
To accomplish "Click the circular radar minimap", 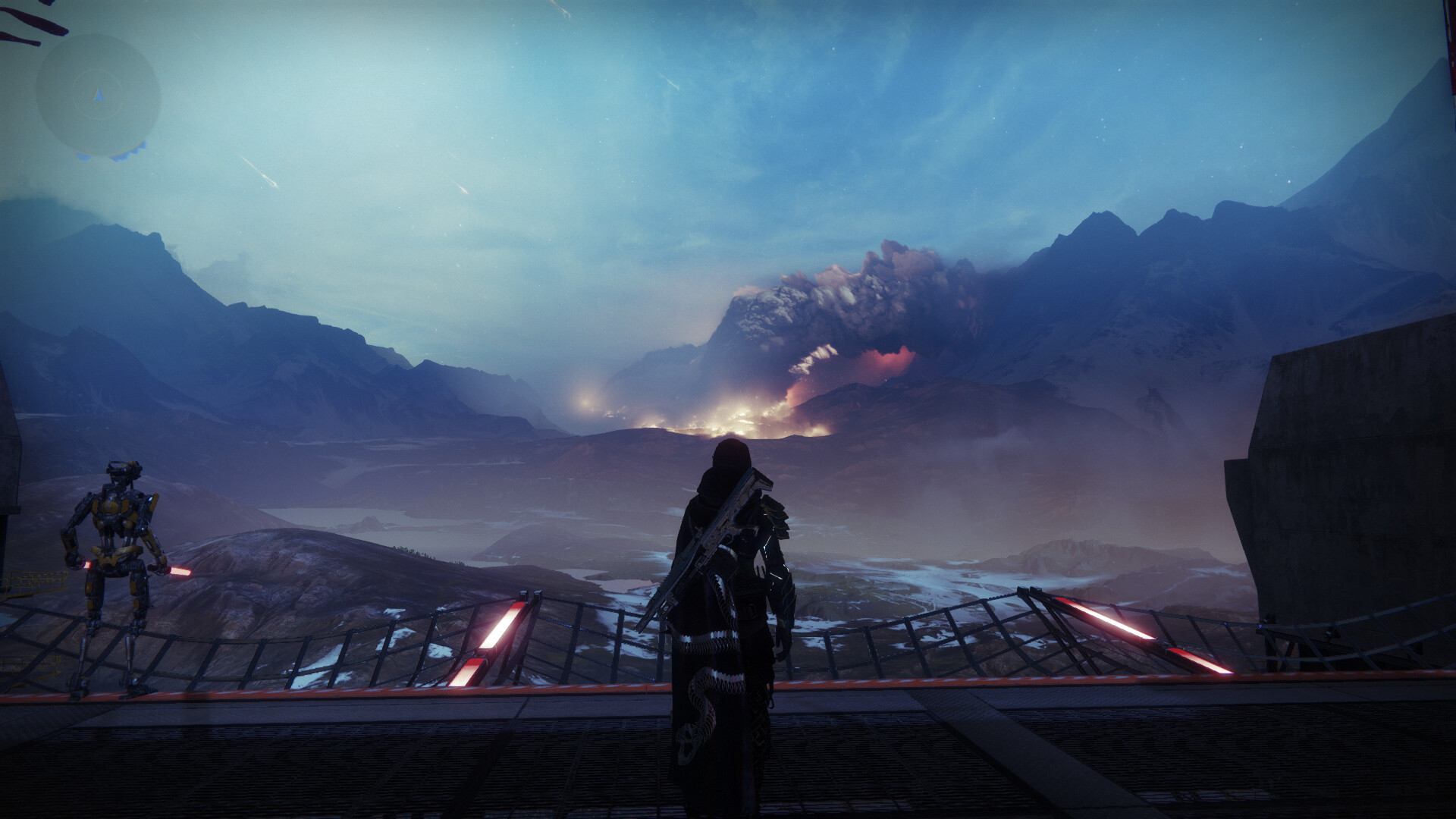I will (x=98, y=96).
